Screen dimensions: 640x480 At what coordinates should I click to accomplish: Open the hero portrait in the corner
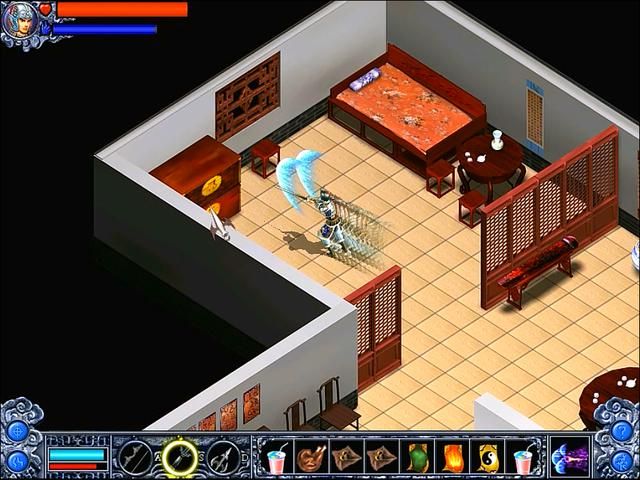[x=19, y=20]
